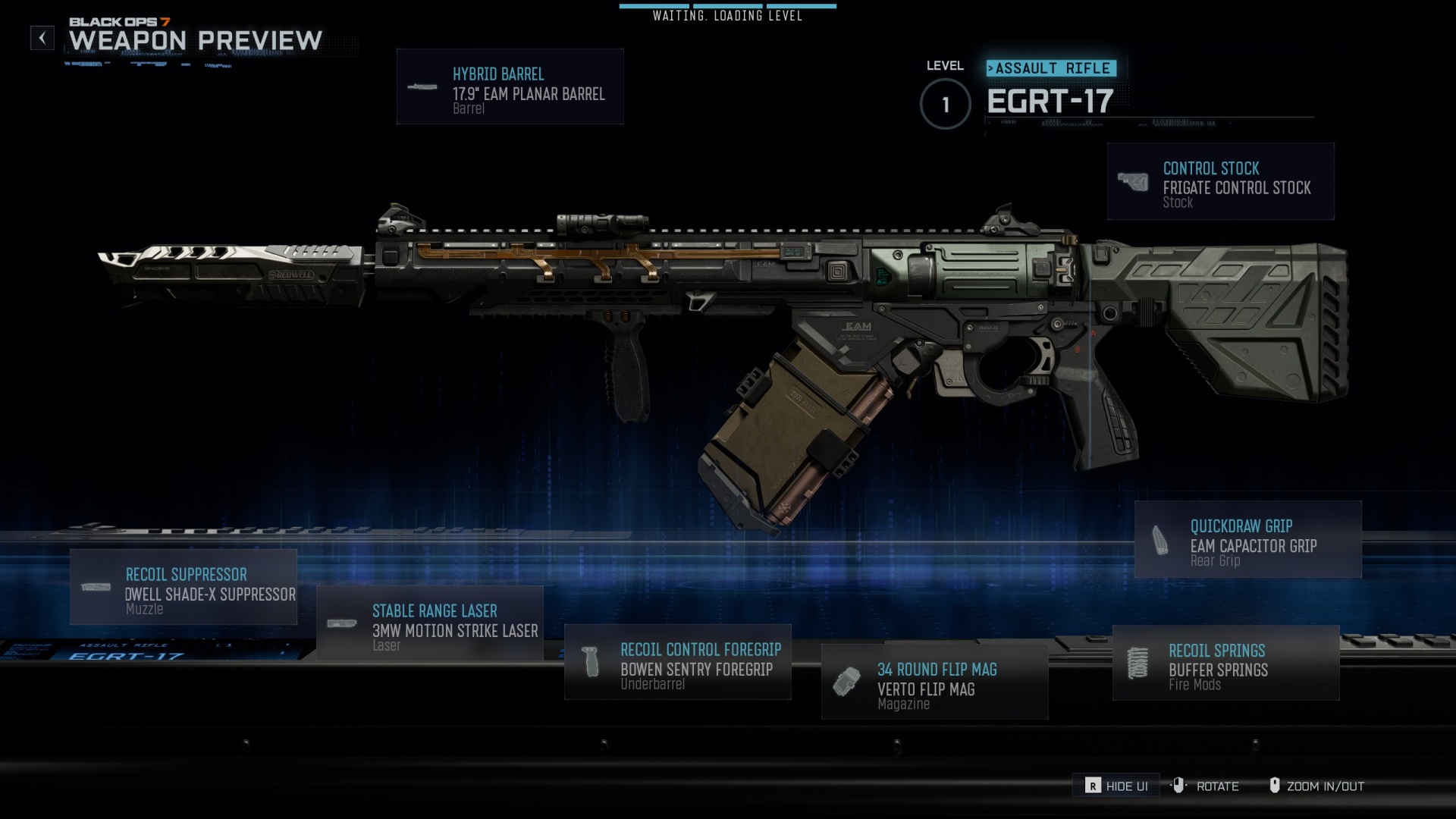Image resolution: width=1456 pixels, height=819 pixels.
Task: Click the R button prompt beside Hide UI
Action: [1092, 786]
